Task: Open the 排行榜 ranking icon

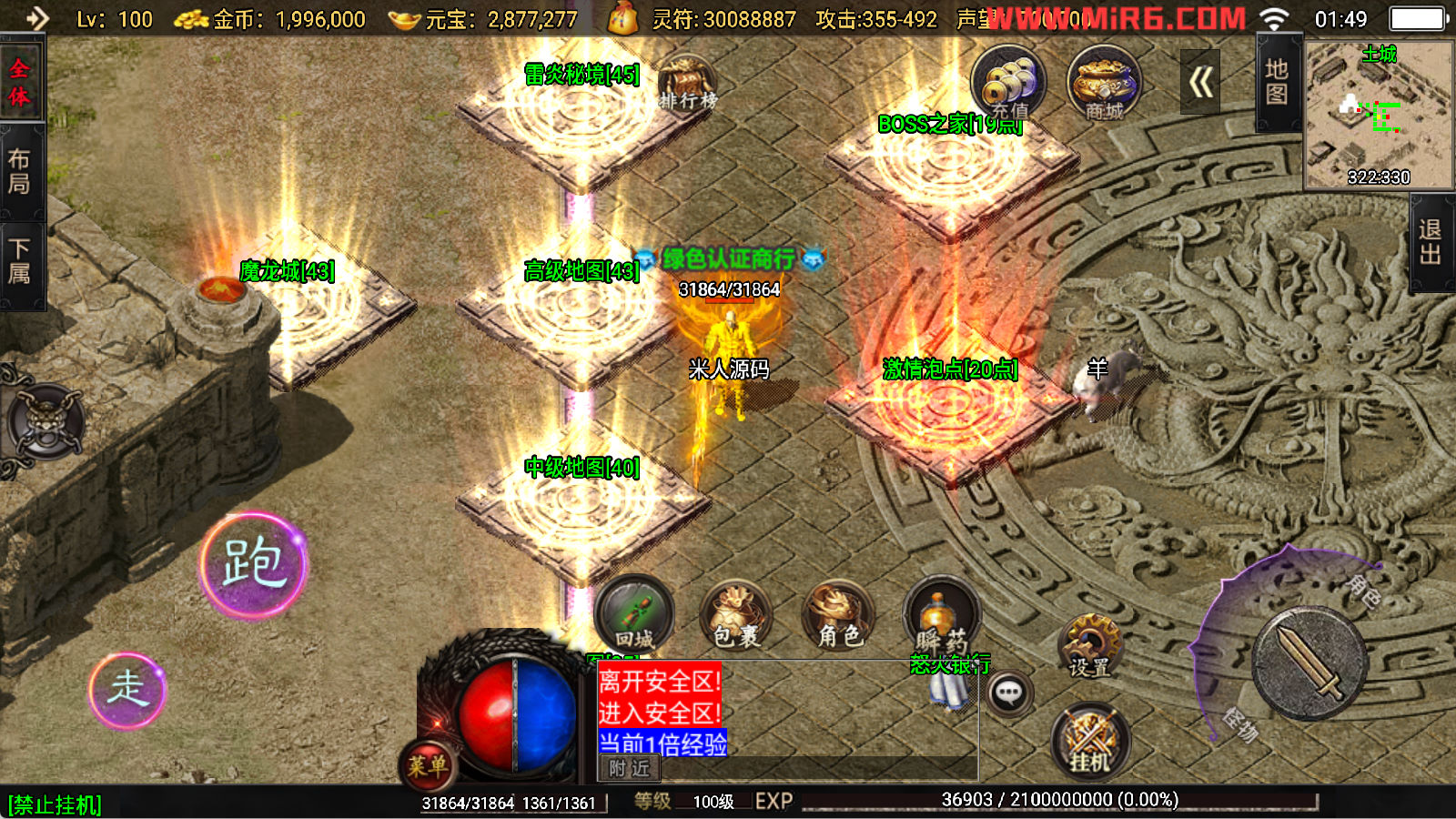Action: [x=687, y=82]
